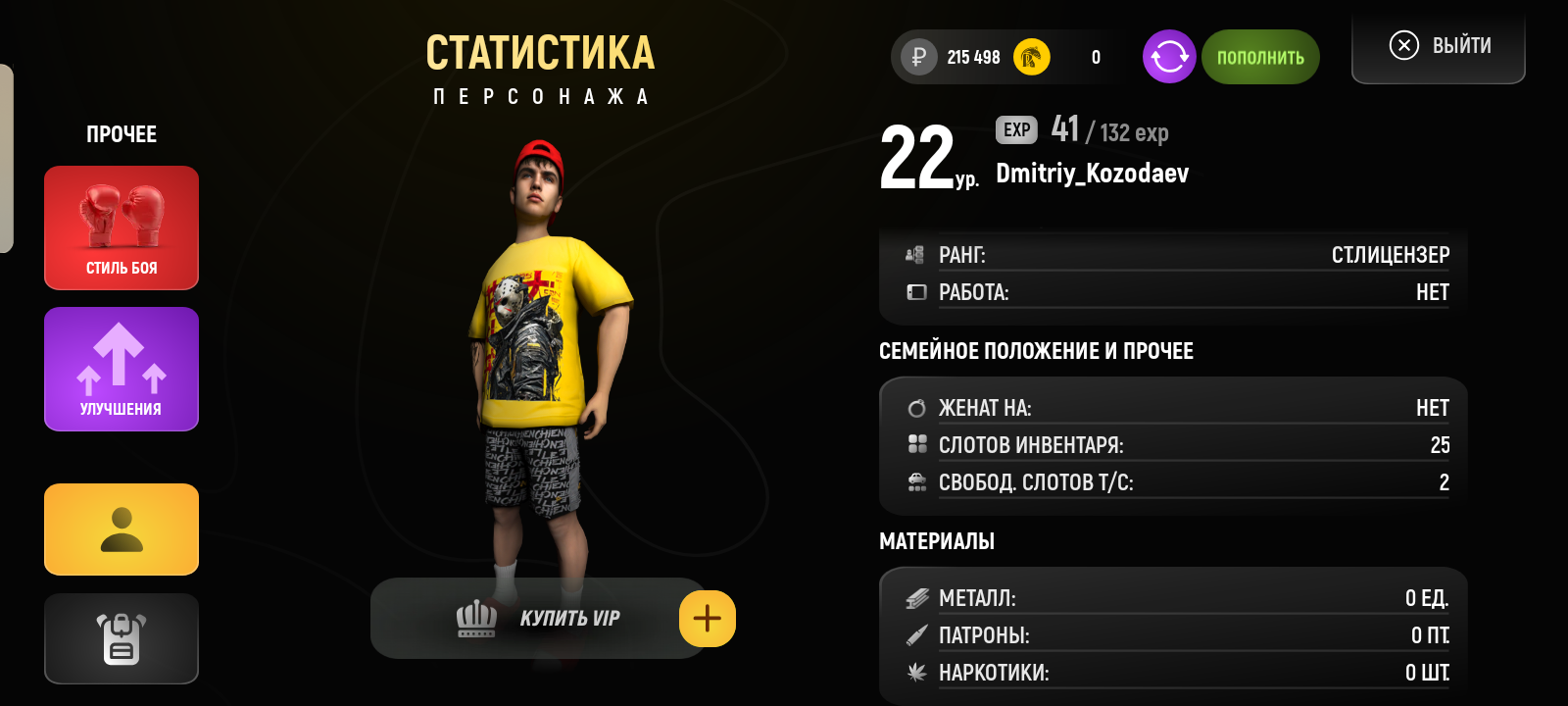Image resolution: width=1568 pixels, height=706 pixels.
Task: Click the rank badge icon beside РАНГ
Action: (x=913, y=254)
